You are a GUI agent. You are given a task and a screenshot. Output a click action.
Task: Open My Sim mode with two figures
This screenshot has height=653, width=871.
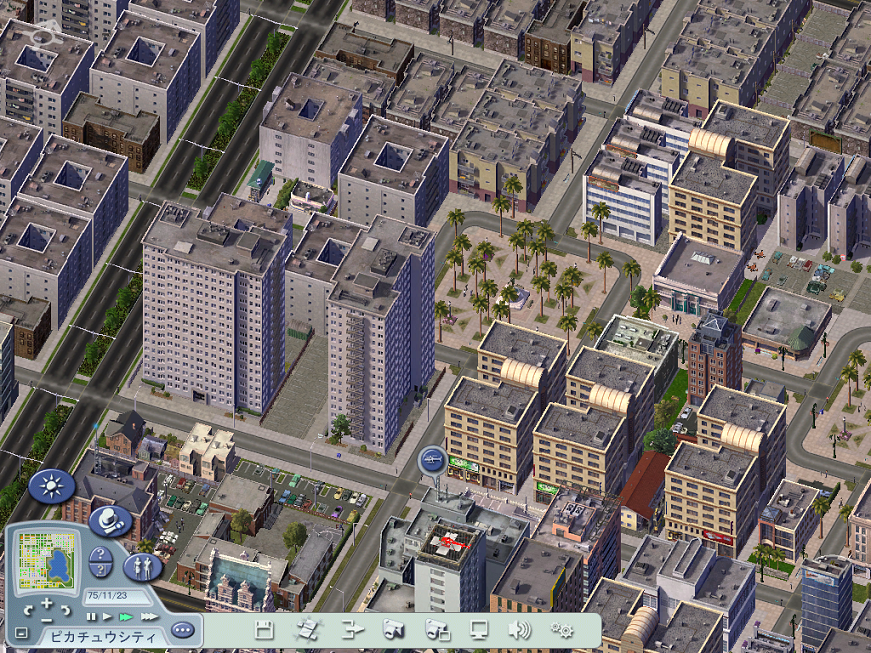pyautogui.click(x=142, y=567)
